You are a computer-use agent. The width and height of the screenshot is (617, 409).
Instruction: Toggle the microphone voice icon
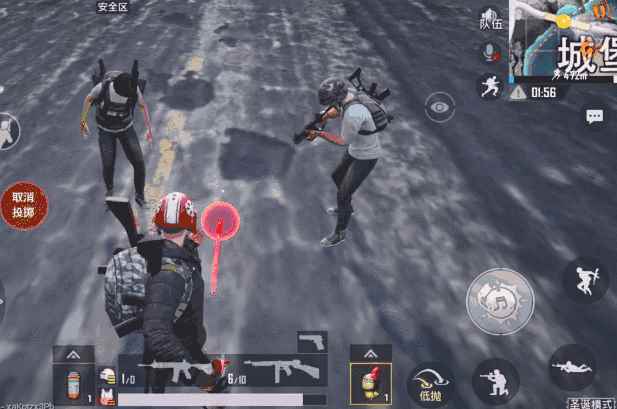click(x=490, y=51)
